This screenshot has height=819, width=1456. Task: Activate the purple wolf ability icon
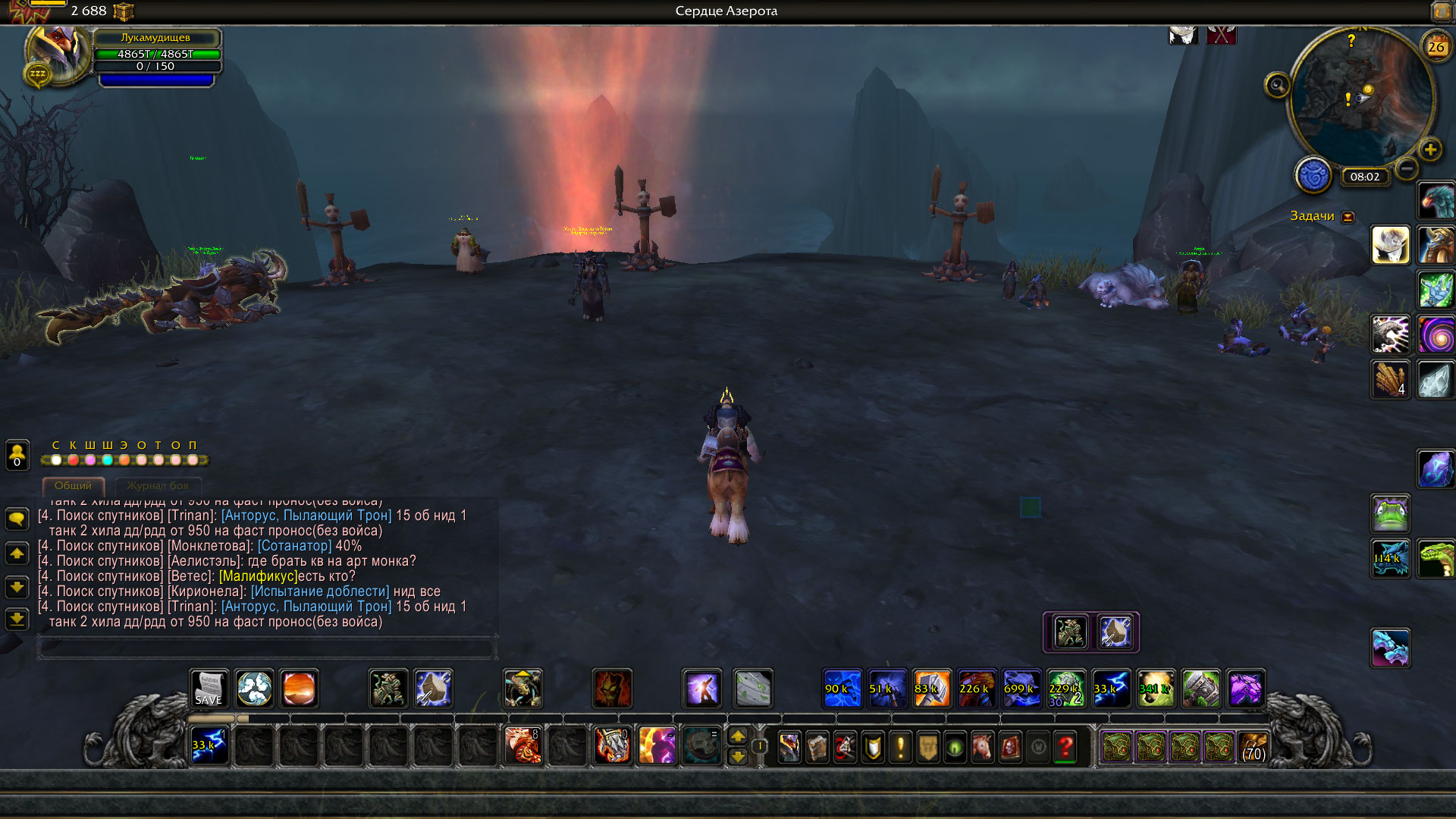(1245, 689)
